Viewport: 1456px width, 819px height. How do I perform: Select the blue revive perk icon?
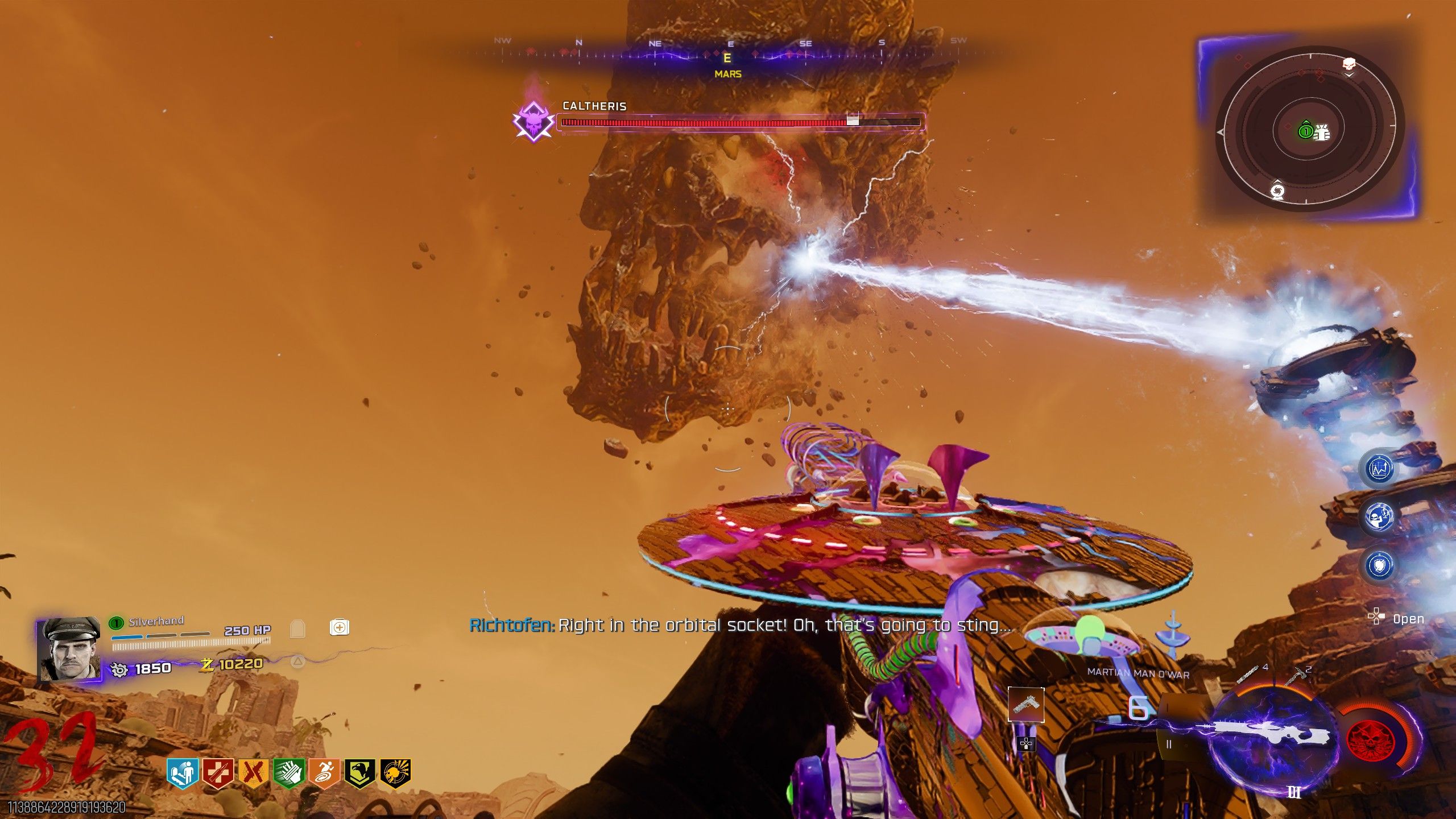click(x=183, y=773)
